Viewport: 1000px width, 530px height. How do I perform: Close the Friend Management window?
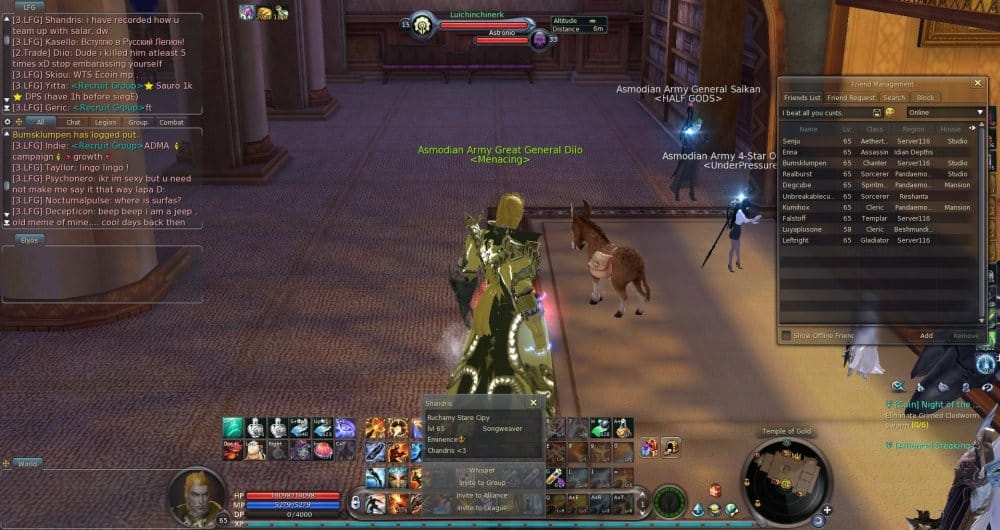[977, 84]
